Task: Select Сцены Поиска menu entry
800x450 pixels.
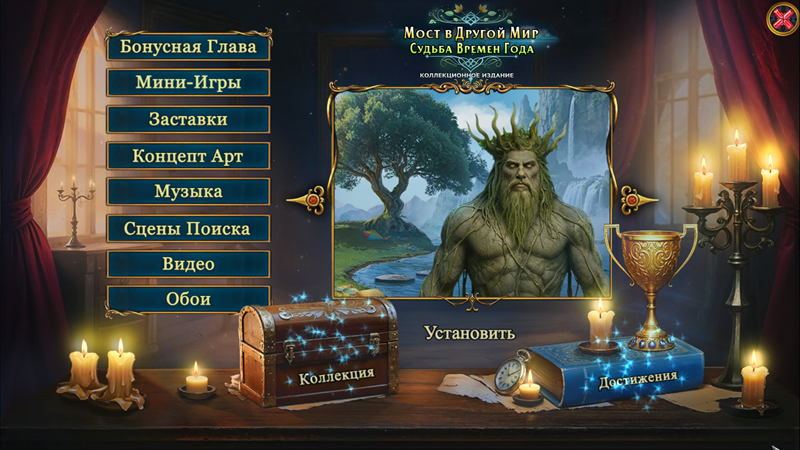Action: 188,228
